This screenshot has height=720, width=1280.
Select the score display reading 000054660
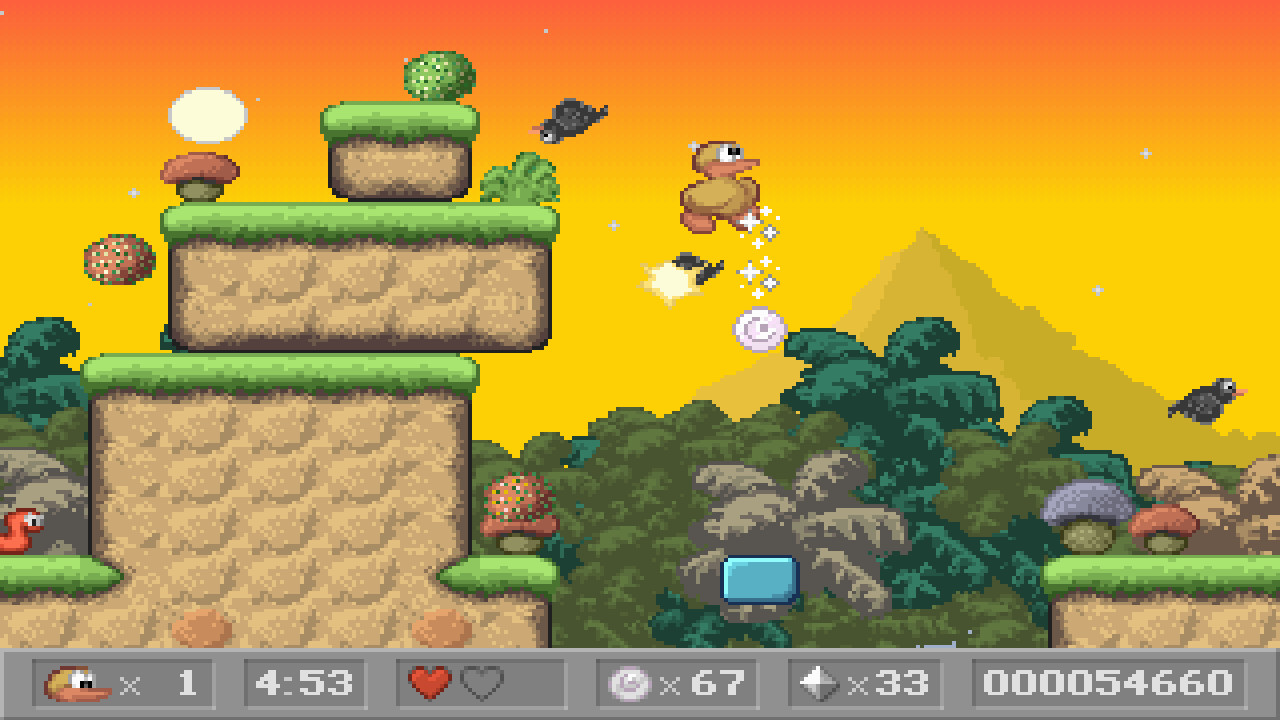tap(1108, 684)
